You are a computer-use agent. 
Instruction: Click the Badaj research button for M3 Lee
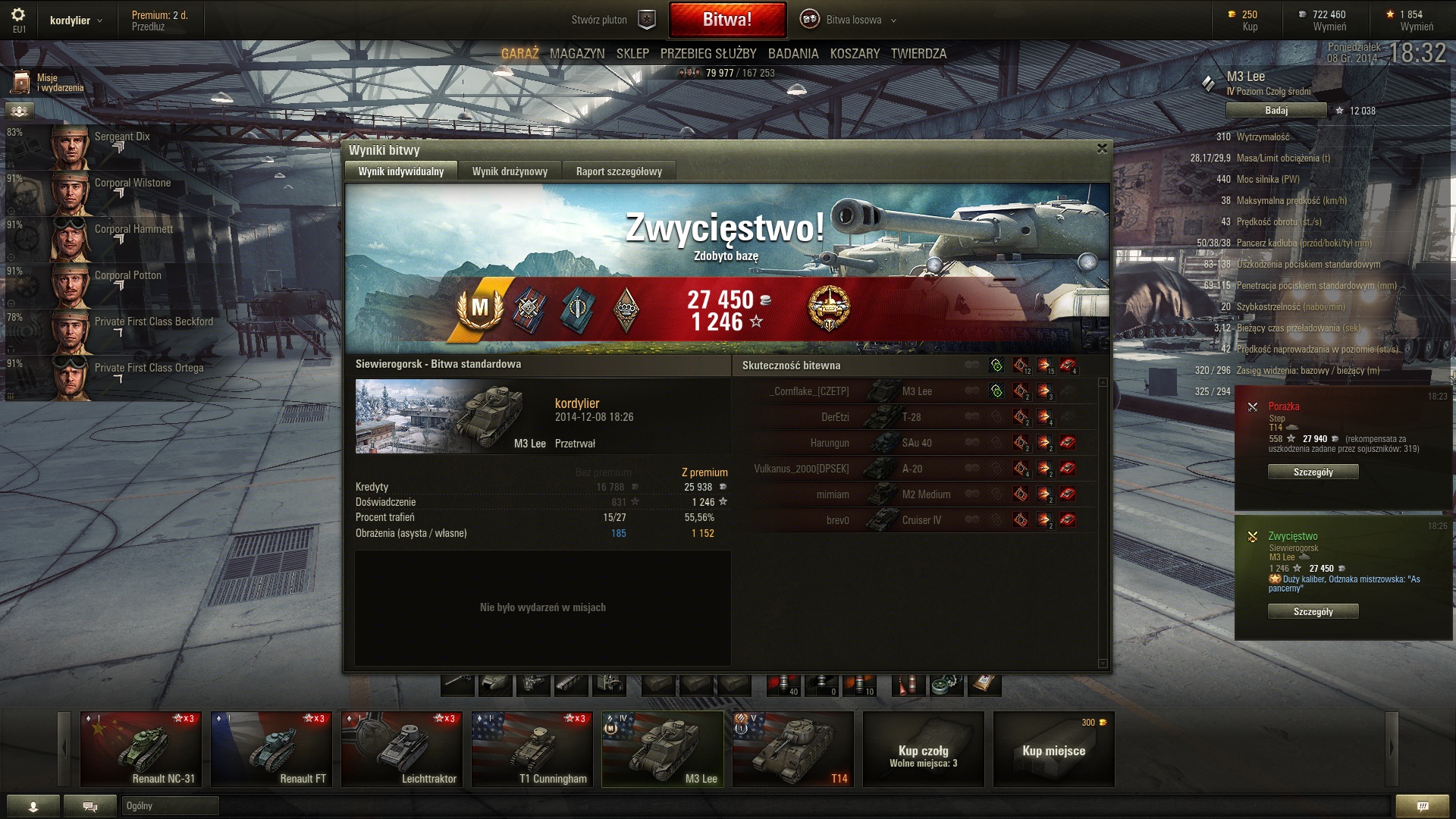(1276, 111)
